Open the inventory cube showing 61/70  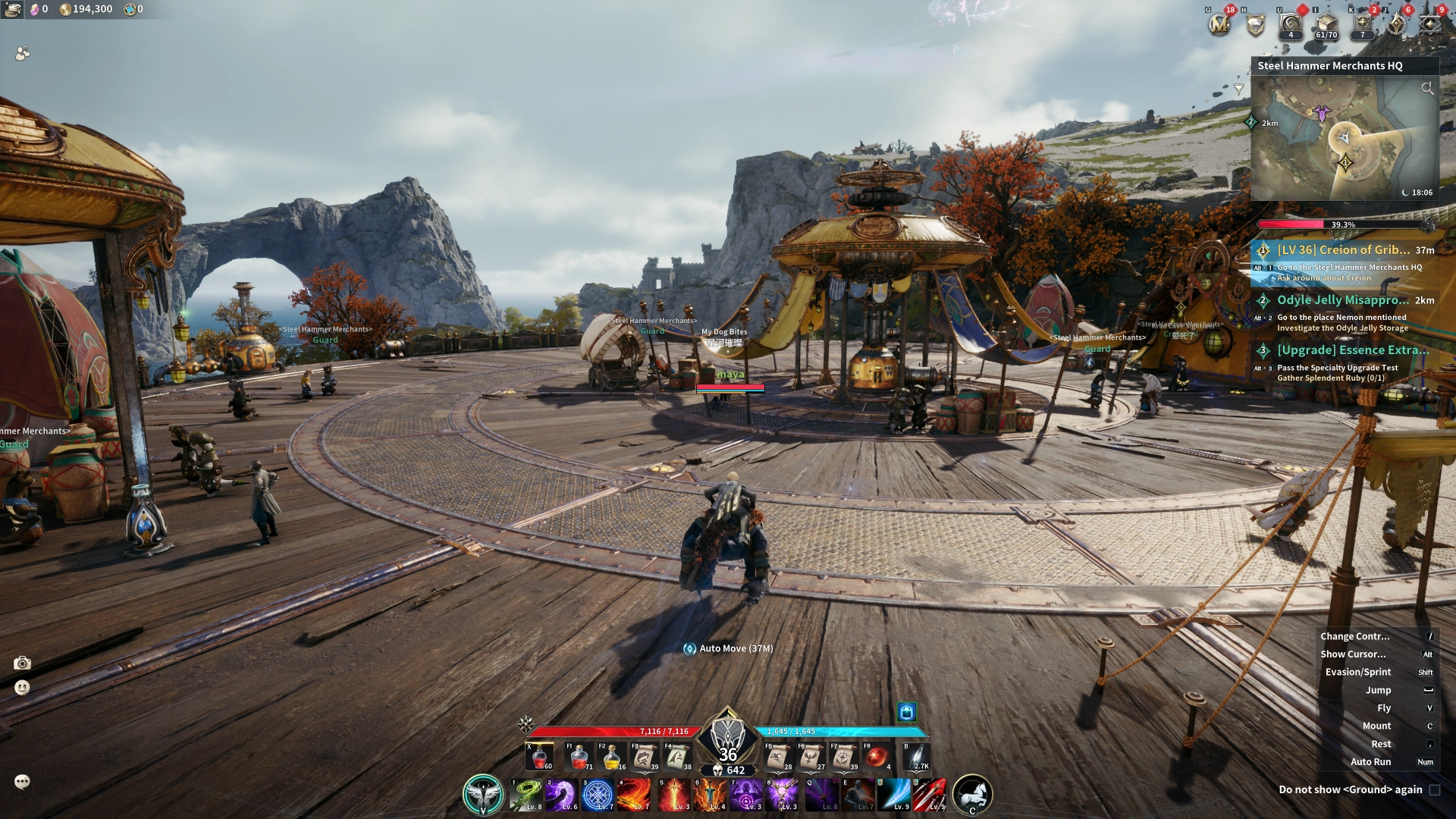click(1326, 24)
